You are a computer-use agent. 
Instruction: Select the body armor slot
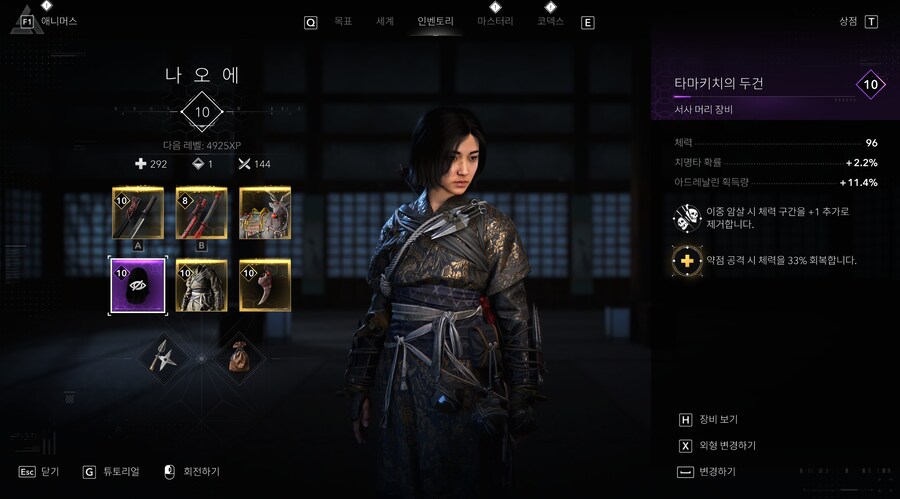click(201, 284)
